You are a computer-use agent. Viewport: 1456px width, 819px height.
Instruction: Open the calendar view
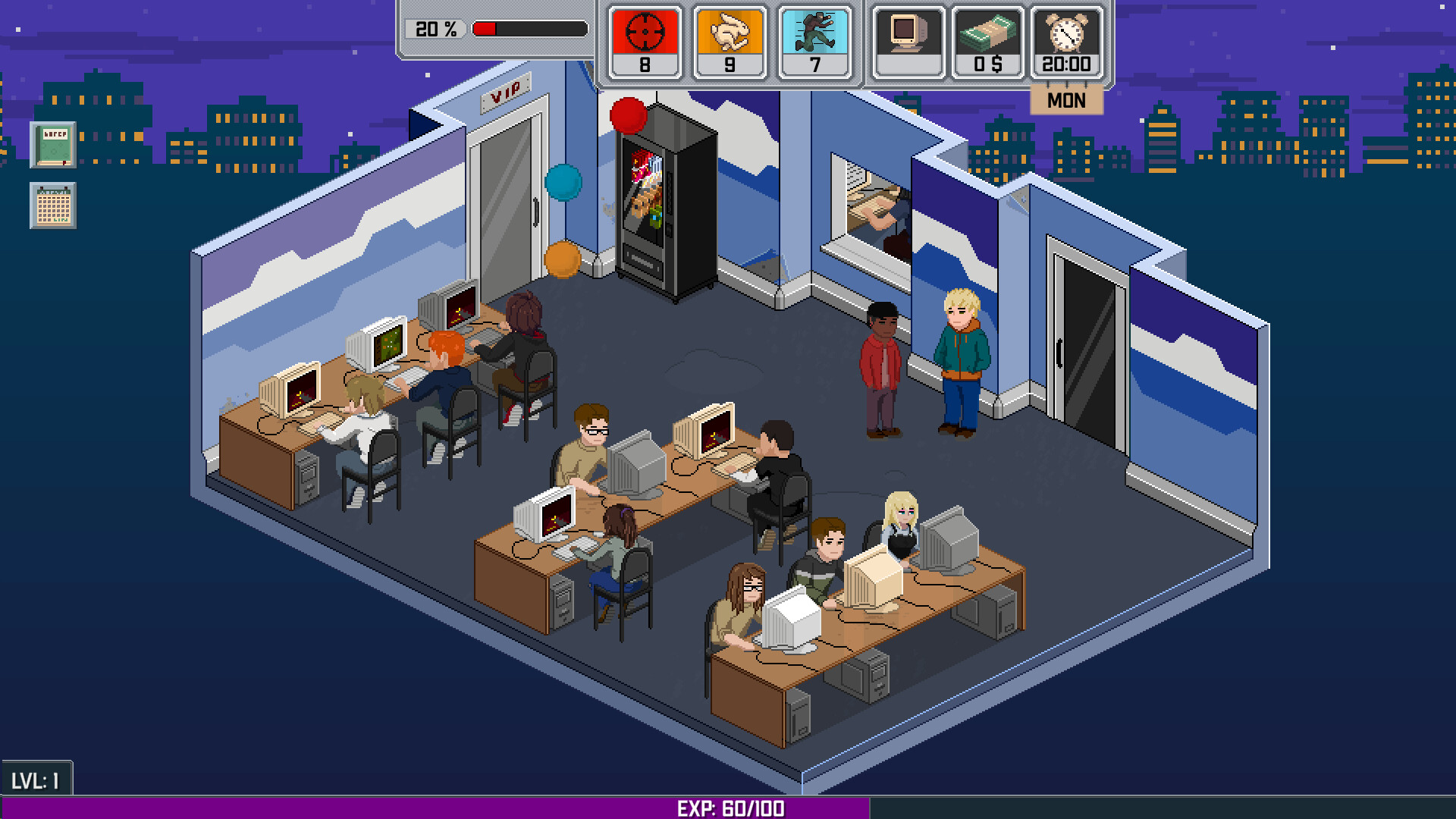tap(52, 206)
